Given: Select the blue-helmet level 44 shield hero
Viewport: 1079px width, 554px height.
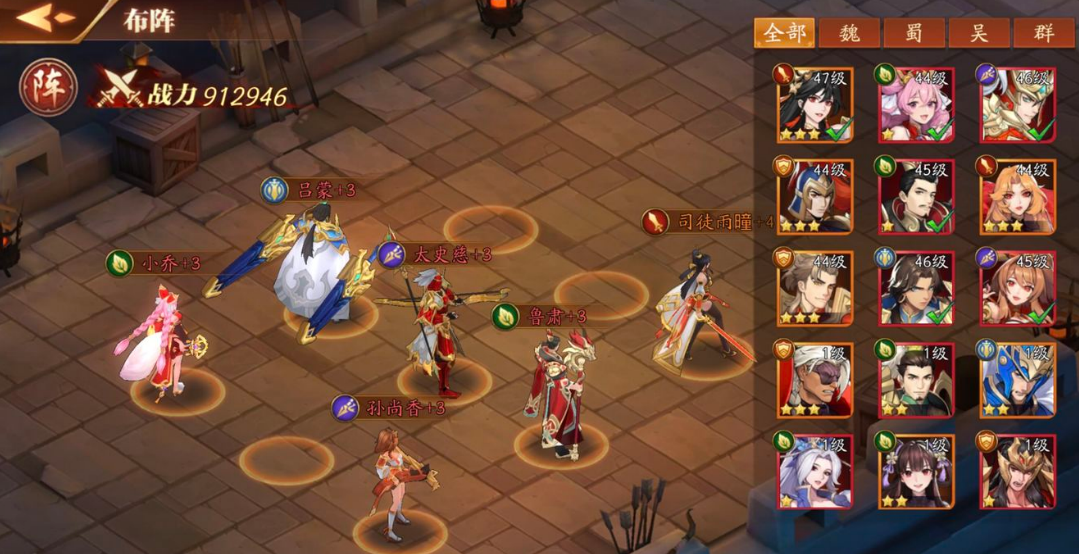Looking at the screenshot, I should pyautogui.click(x=814, y=196).
